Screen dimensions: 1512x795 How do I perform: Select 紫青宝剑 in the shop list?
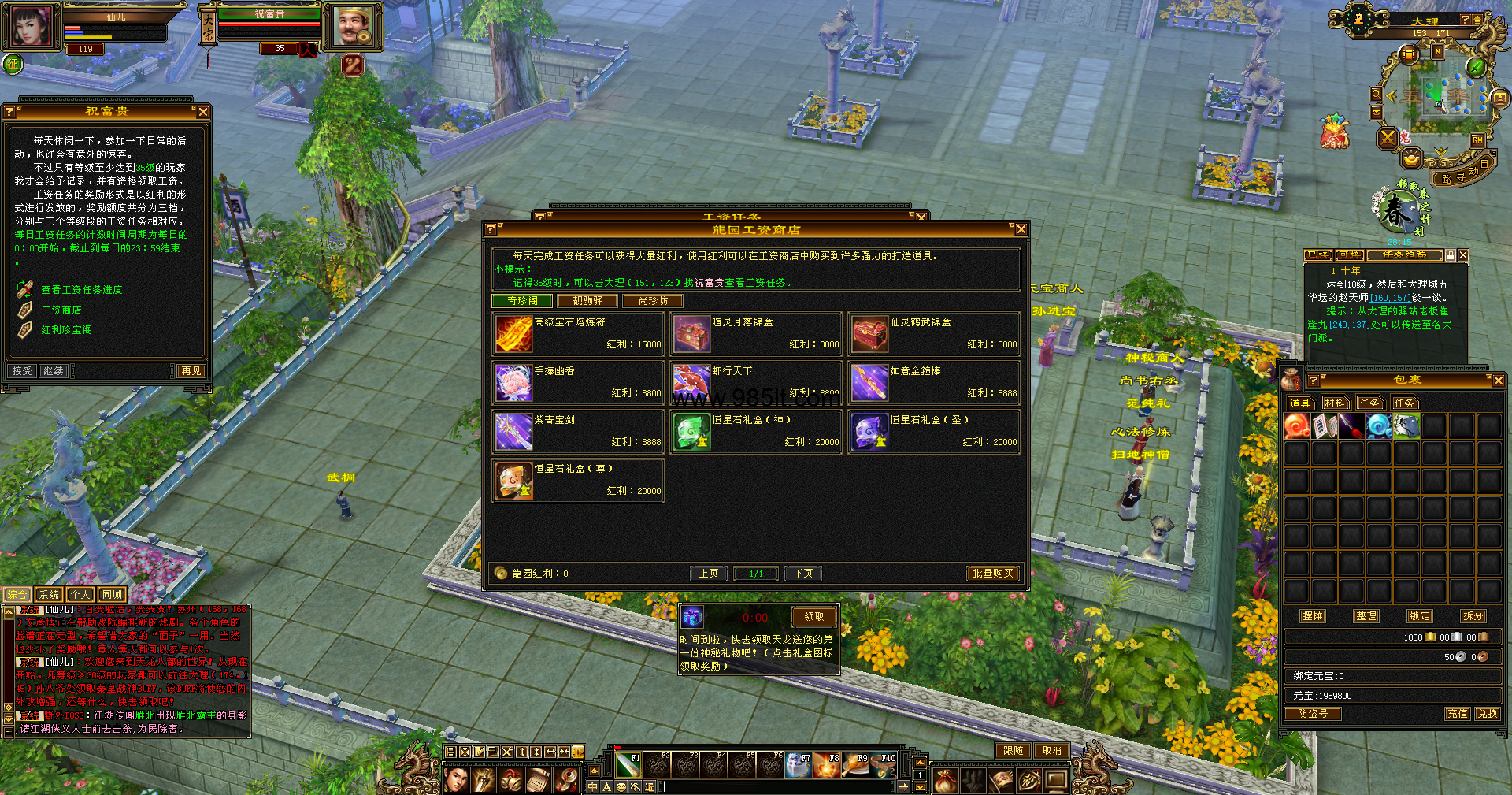(578, 431)
